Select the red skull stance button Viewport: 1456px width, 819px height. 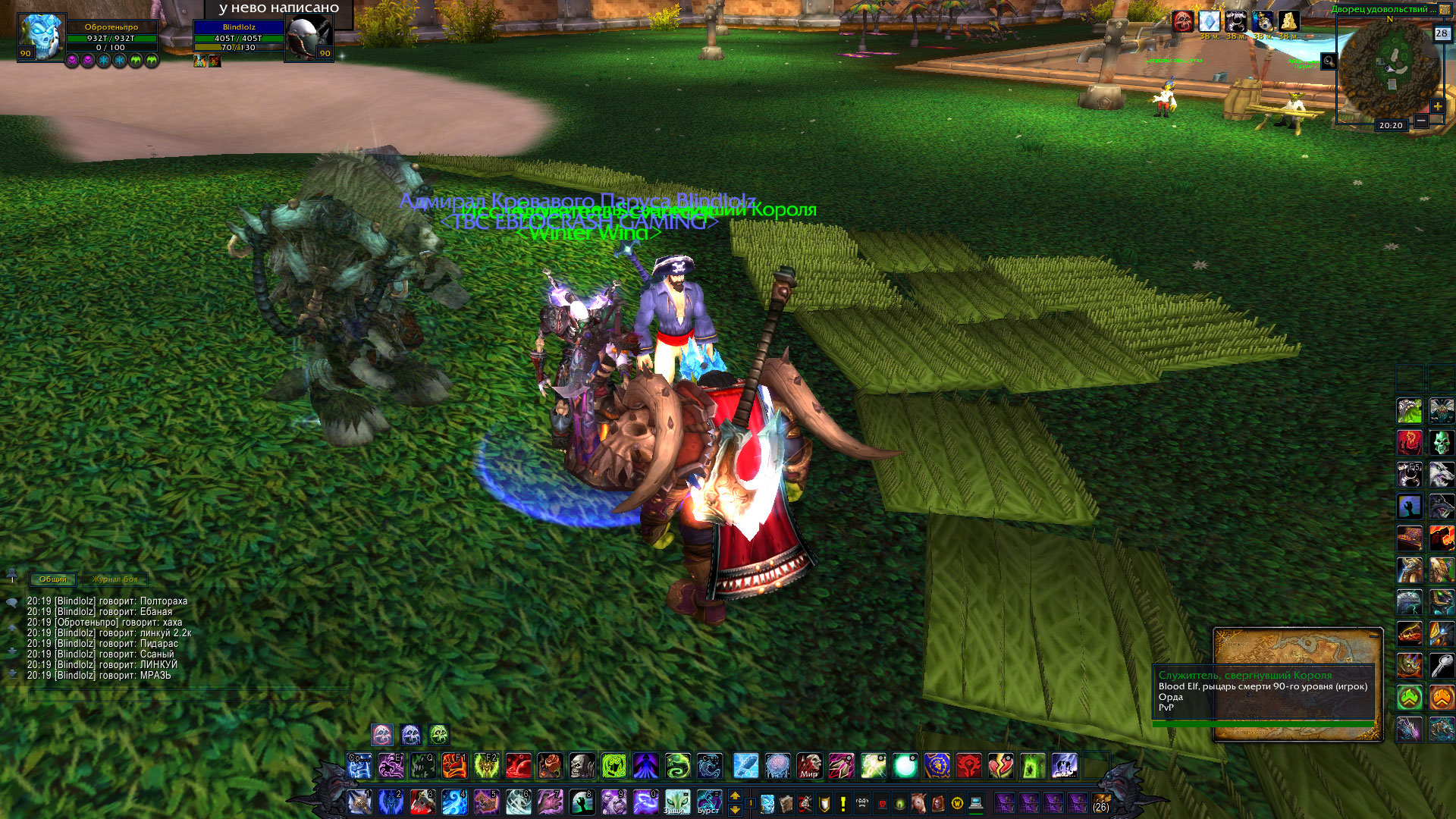pyautogui.click(x=382, y=734)
